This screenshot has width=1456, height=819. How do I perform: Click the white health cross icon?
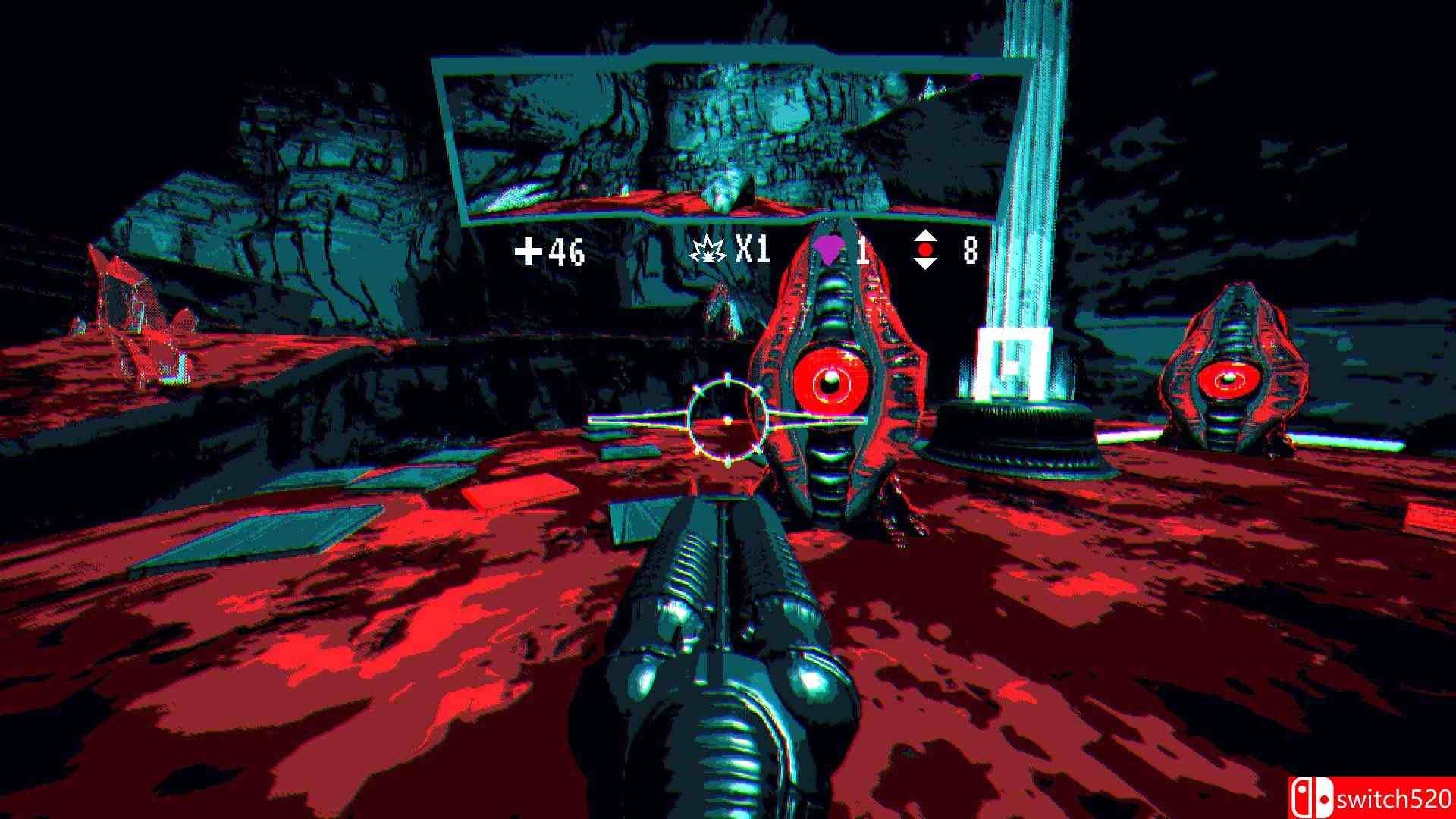click(529, 251)
